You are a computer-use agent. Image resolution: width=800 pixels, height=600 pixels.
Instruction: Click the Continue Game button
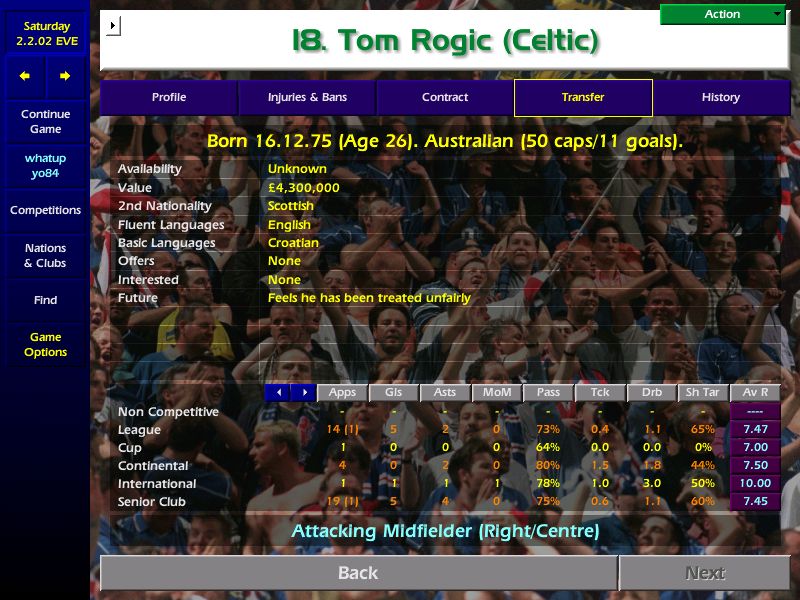click(x=45, y=122)
